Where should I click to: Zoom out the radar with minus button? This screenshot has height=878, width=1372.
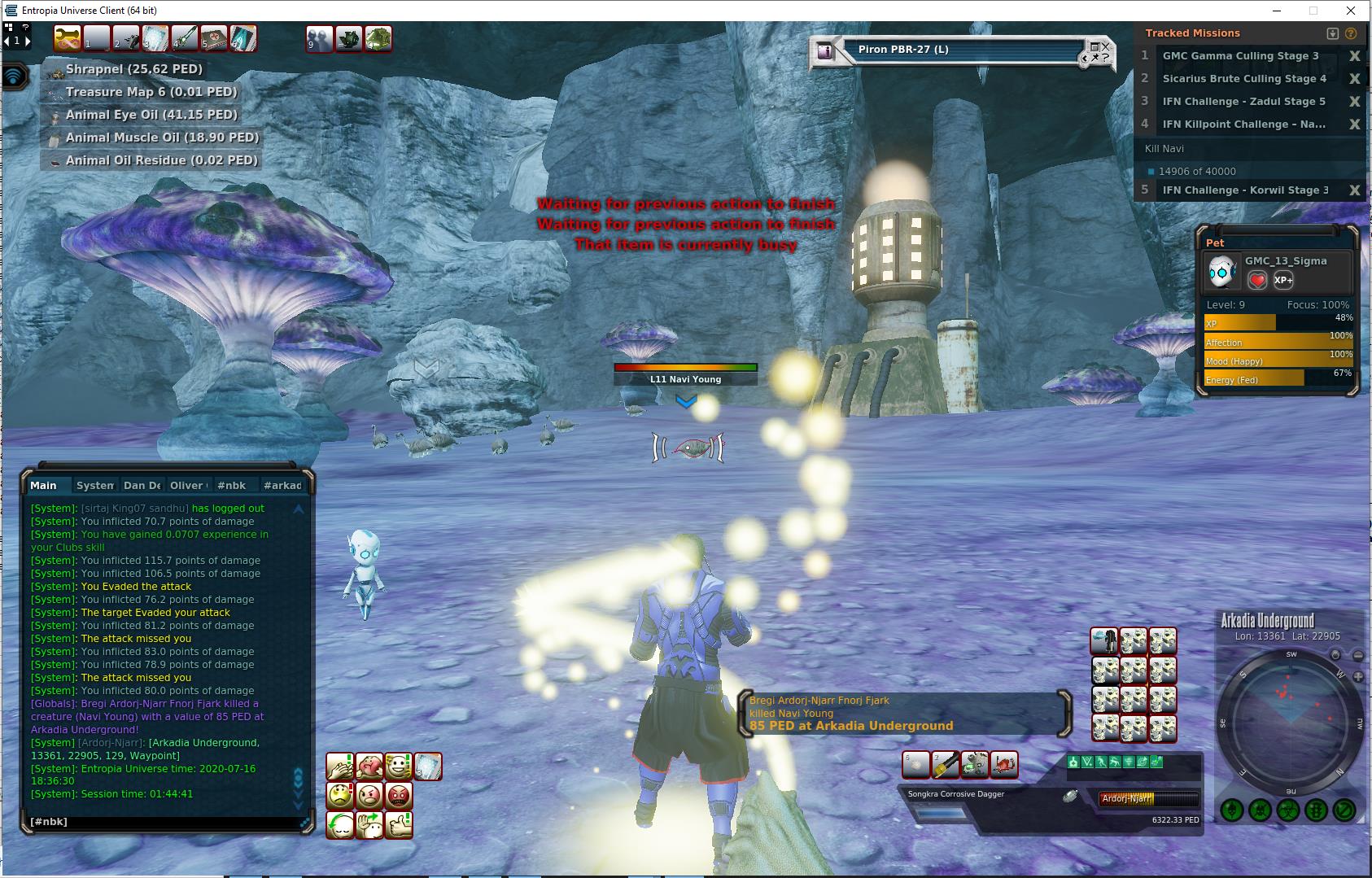(1358, 655)
